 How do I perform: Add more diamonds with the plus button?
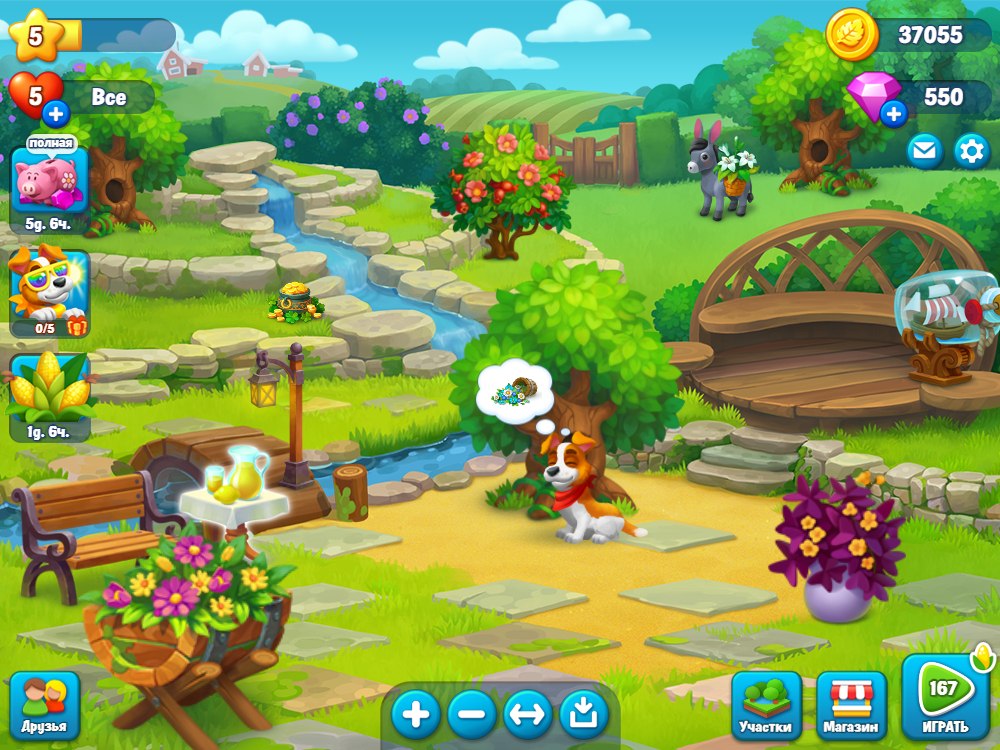tap(894, 113)
